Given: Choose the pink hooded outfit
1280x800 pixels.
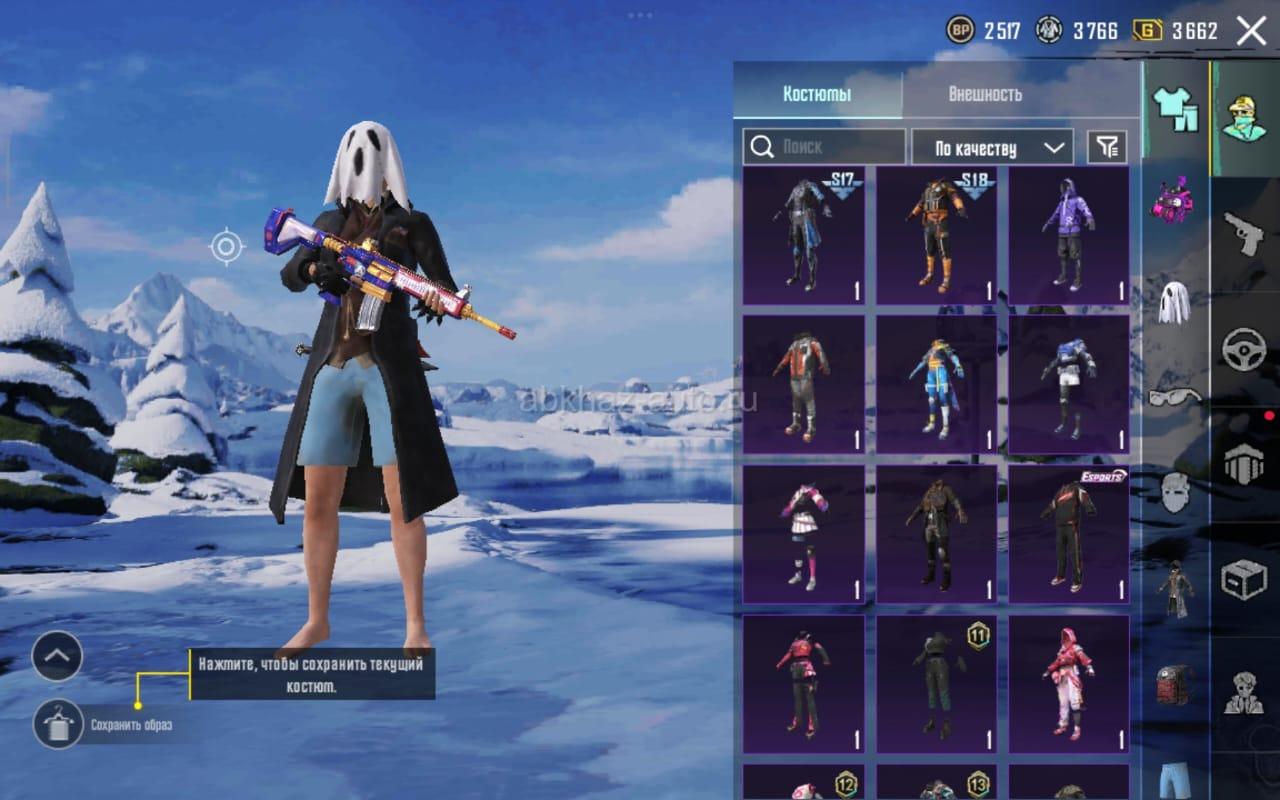Looking at the screenshot, I should 1068,684.
